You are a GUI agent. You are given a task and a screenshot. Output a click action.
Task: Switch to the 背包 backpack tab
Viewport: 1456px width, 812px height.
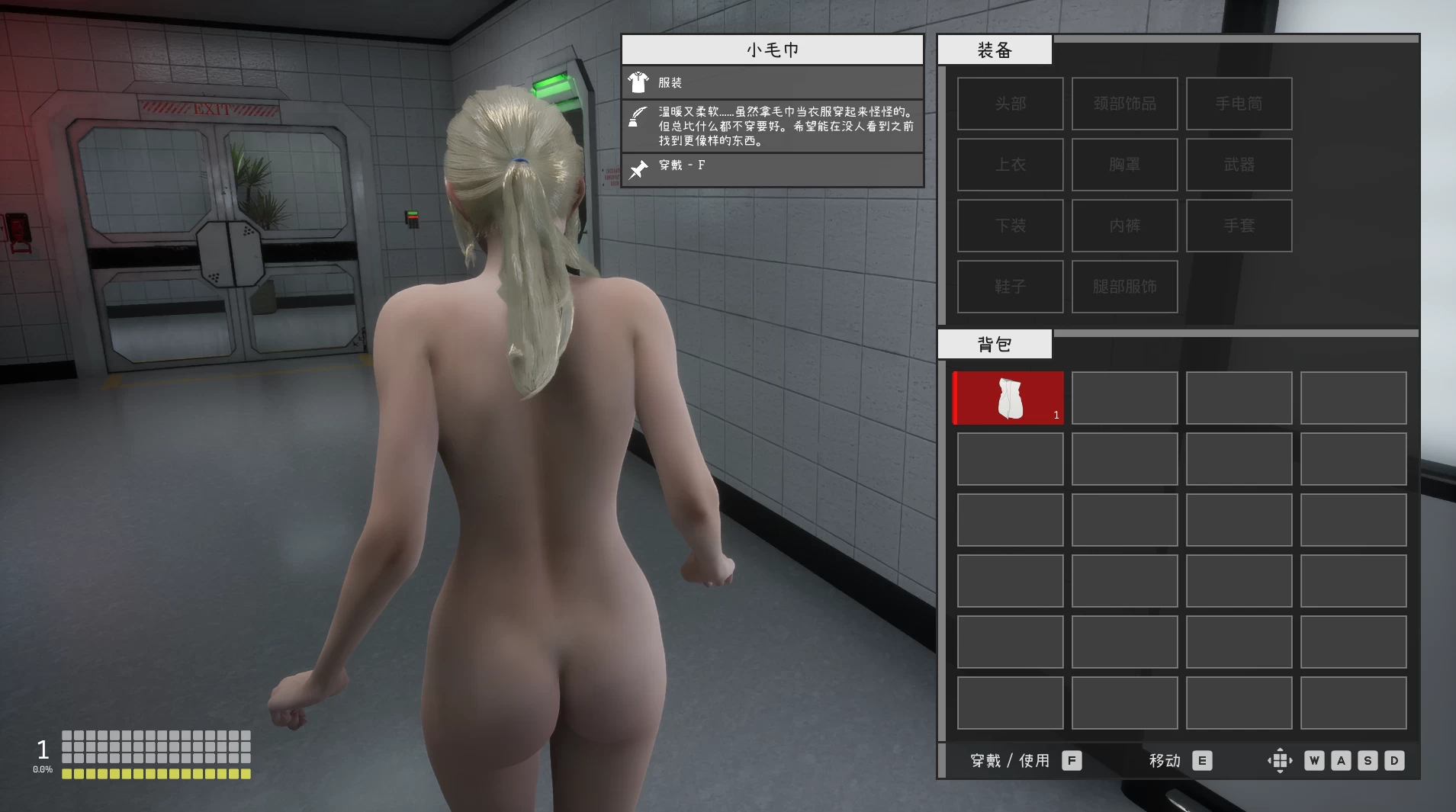(994, 343)
